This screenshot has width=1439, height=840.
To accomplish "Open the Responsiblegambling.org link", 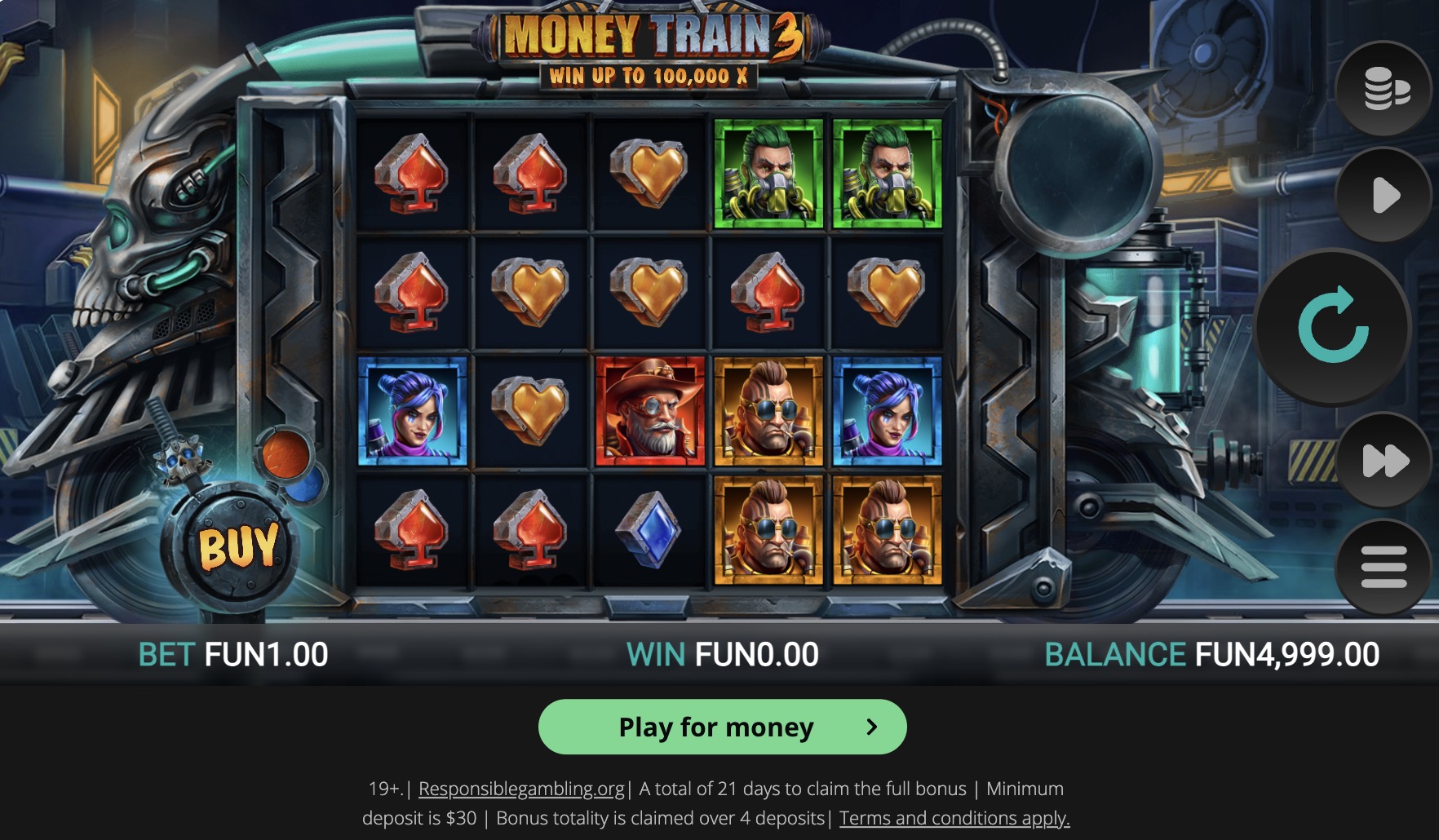I will point(520,789).
